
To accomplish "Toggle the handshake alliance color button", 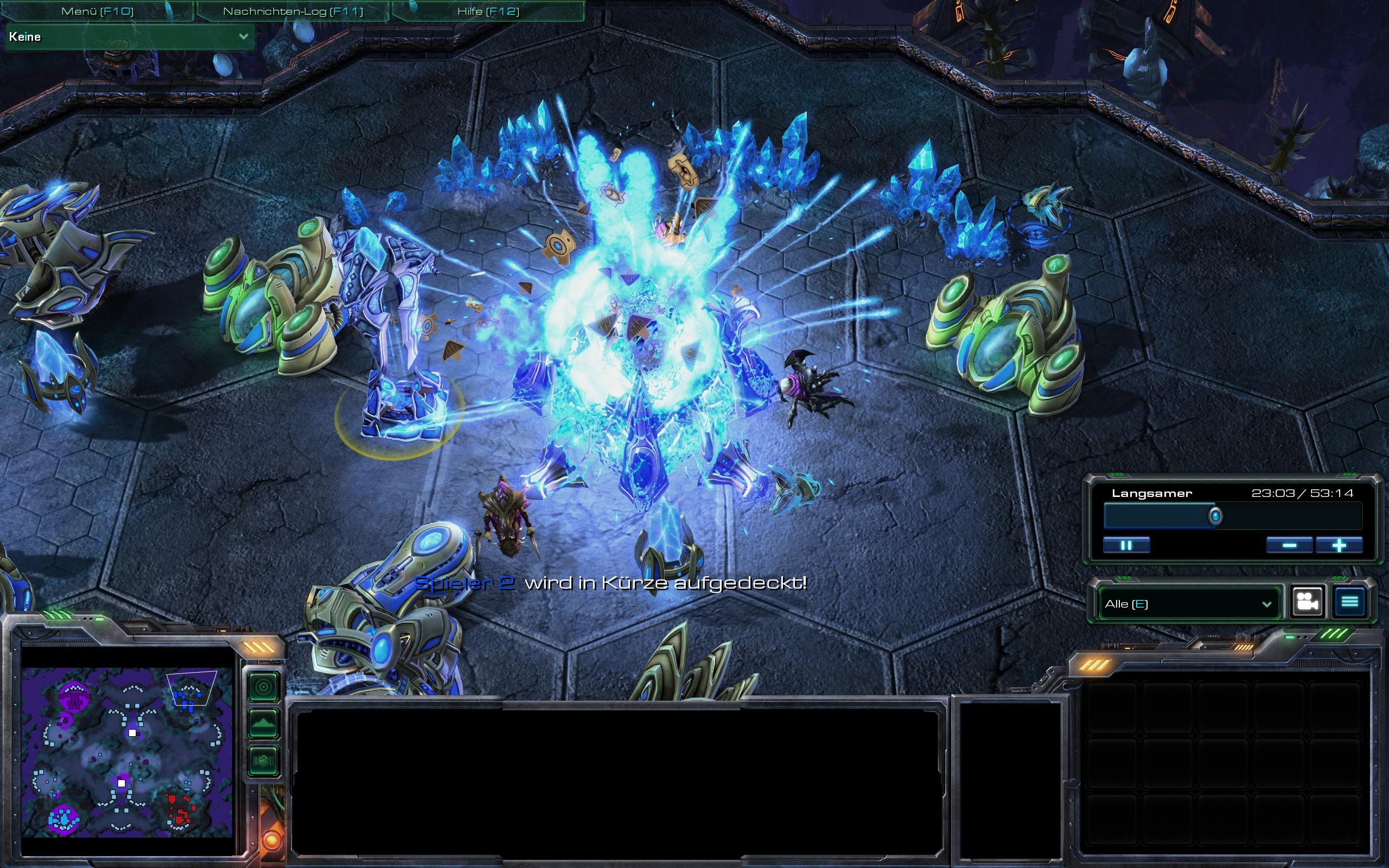I will point(264,761).
